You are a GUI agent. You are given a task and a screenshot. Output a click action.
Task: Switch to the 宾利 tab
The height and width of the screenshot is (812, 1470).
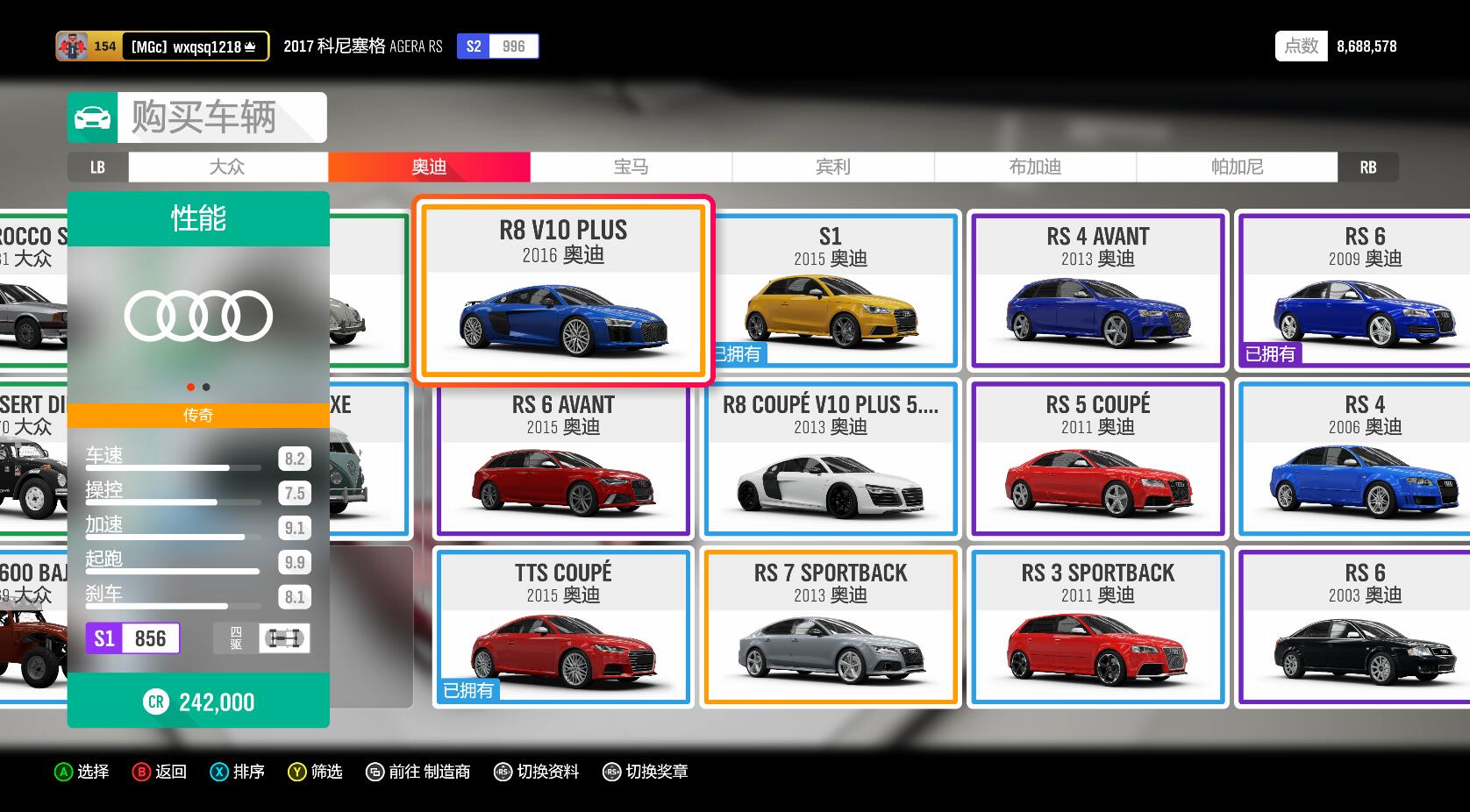[x=832, y=167]
